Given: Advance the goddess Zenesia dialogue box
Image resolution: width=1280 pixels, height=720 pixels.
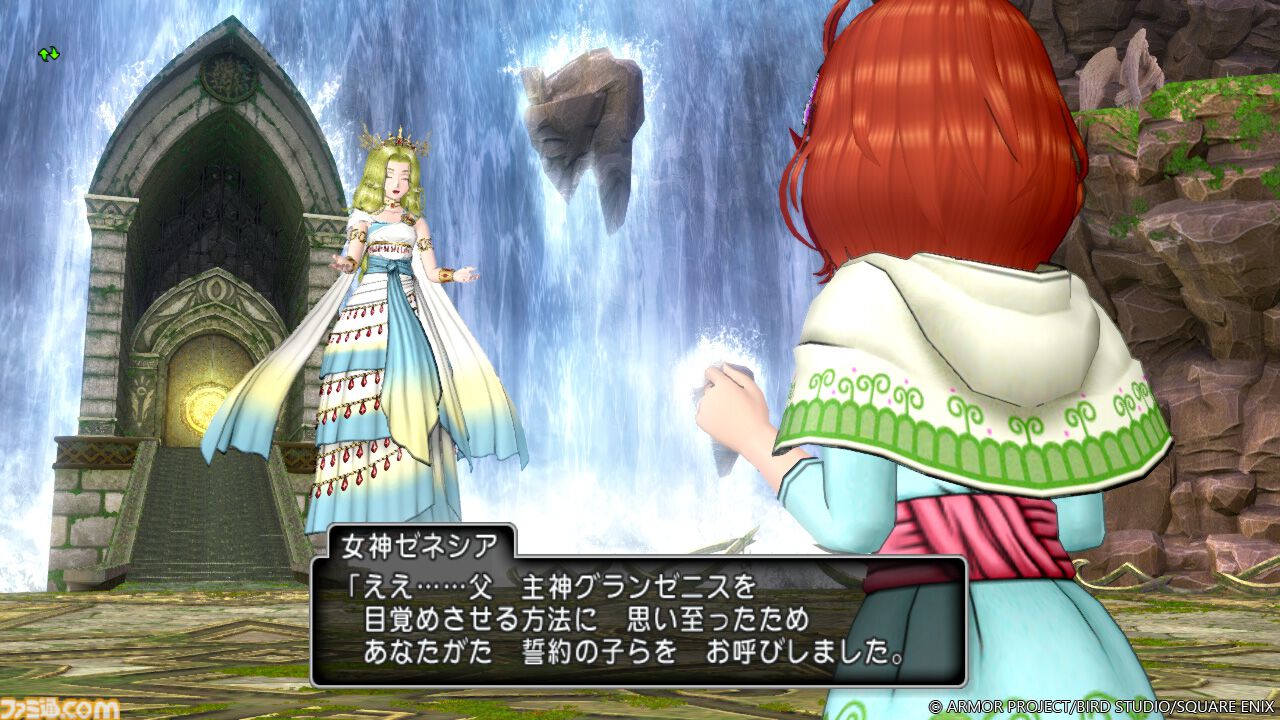Looking at the screenshot, I should coord(638,620).
